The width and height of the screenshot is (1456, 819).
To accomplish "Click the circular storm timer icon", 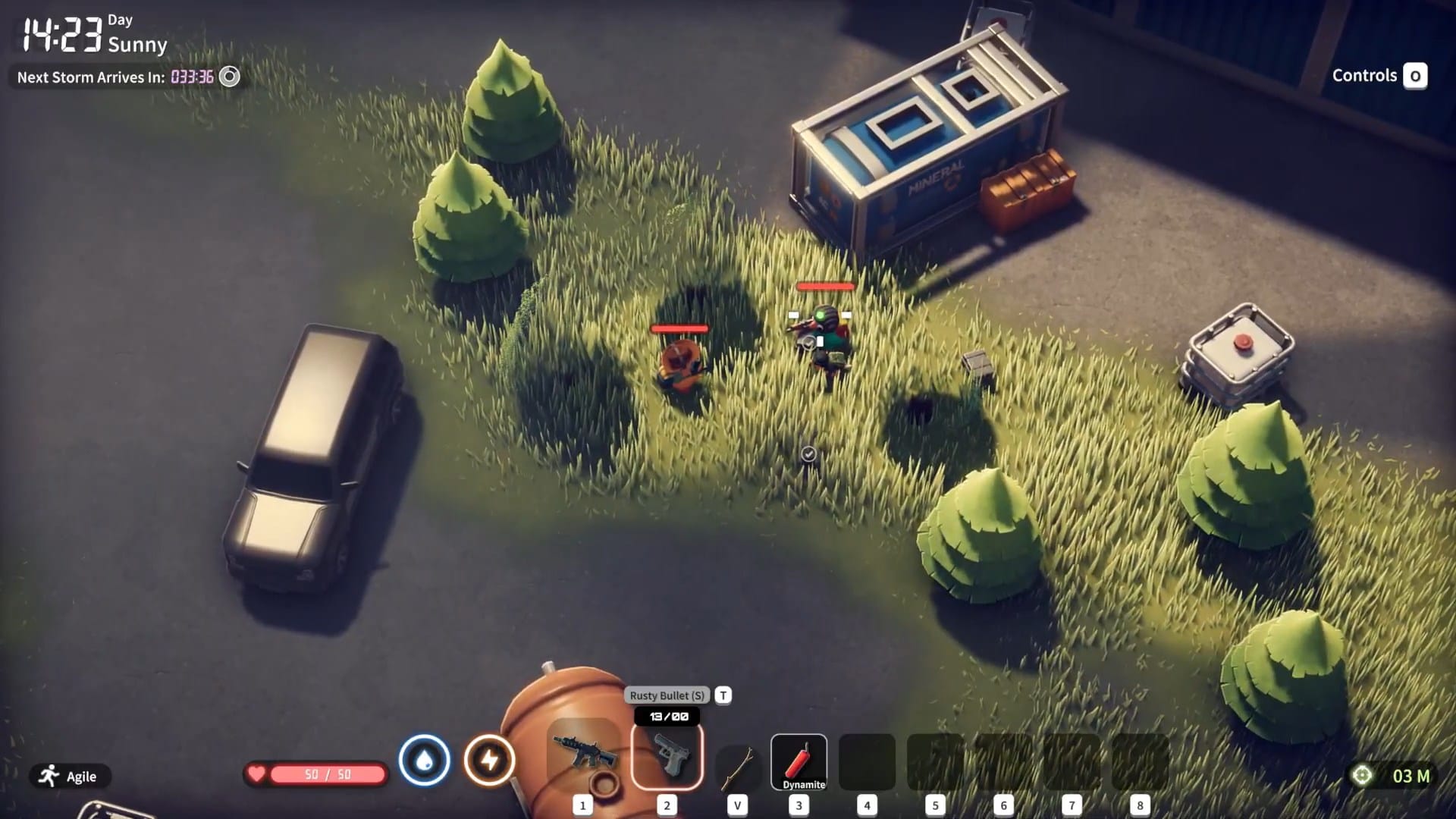I will pos(227,77).
